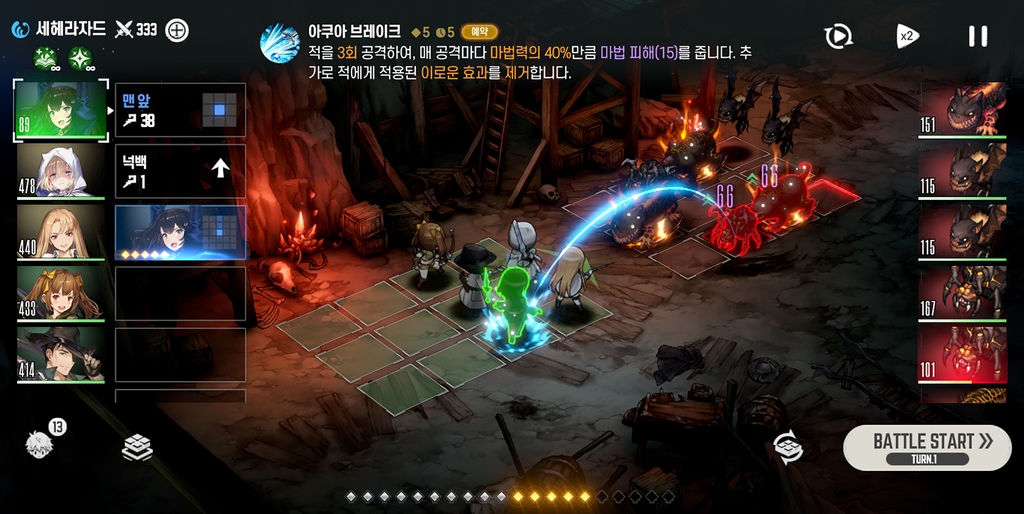Target the fire lizard enemy with 151 HP

[962, 109]
